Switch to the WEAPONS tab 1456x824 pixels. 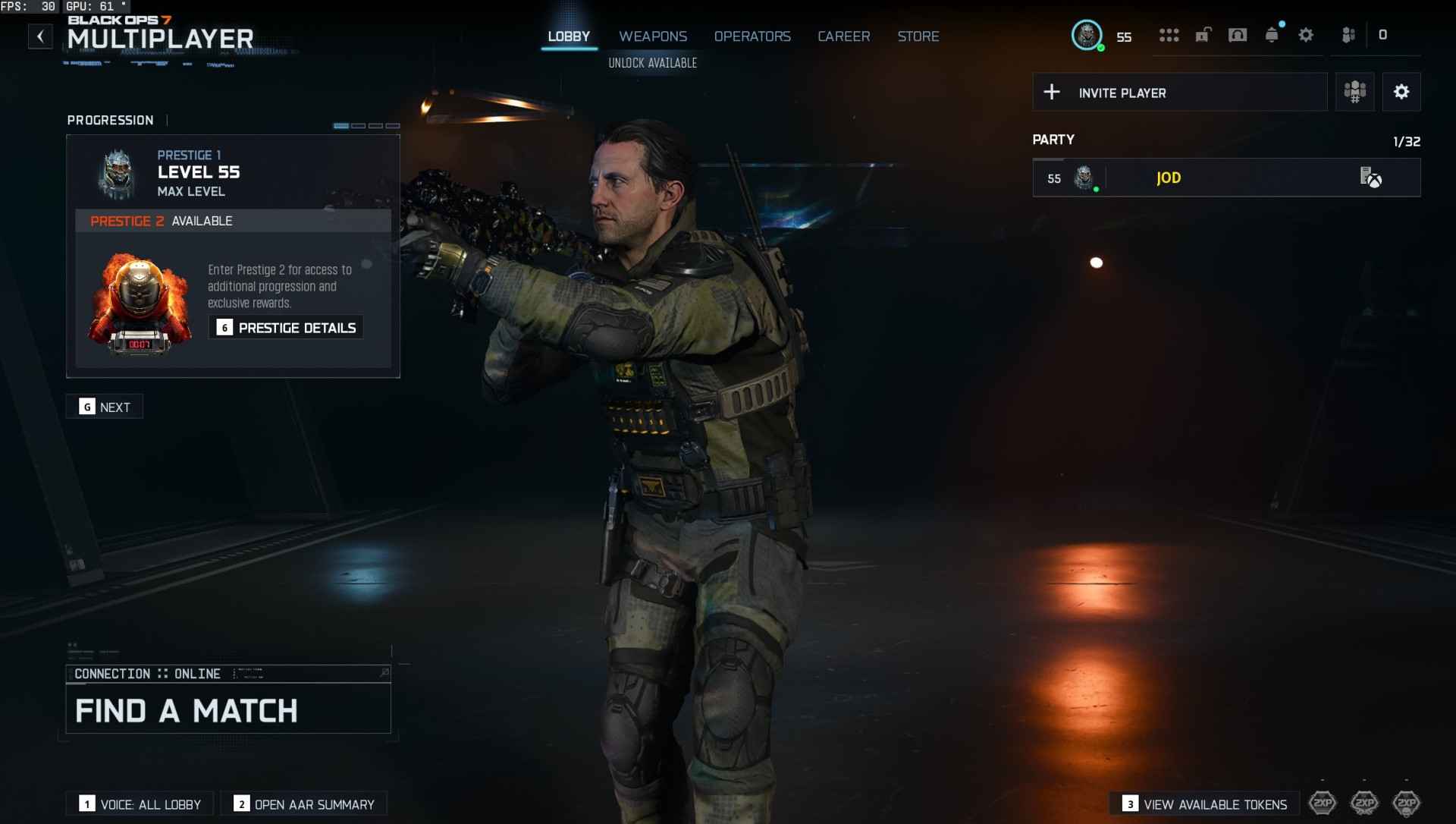click(653, 36)
